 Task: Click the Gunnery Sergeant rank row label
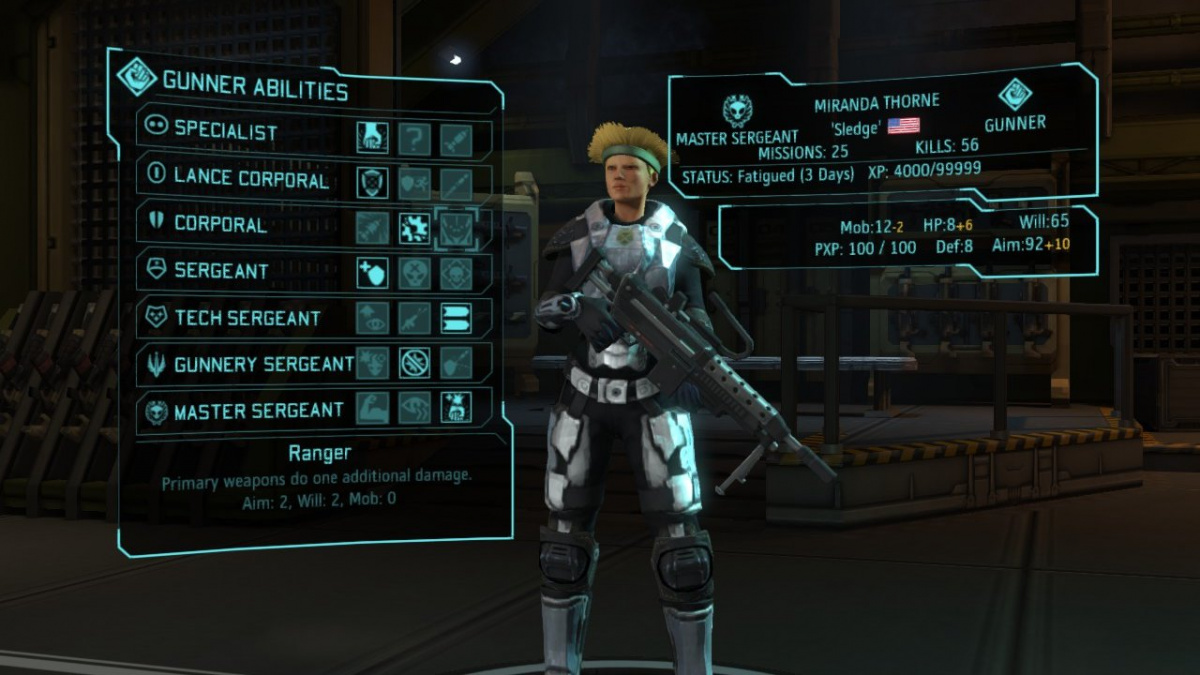(x=264, y=364)
